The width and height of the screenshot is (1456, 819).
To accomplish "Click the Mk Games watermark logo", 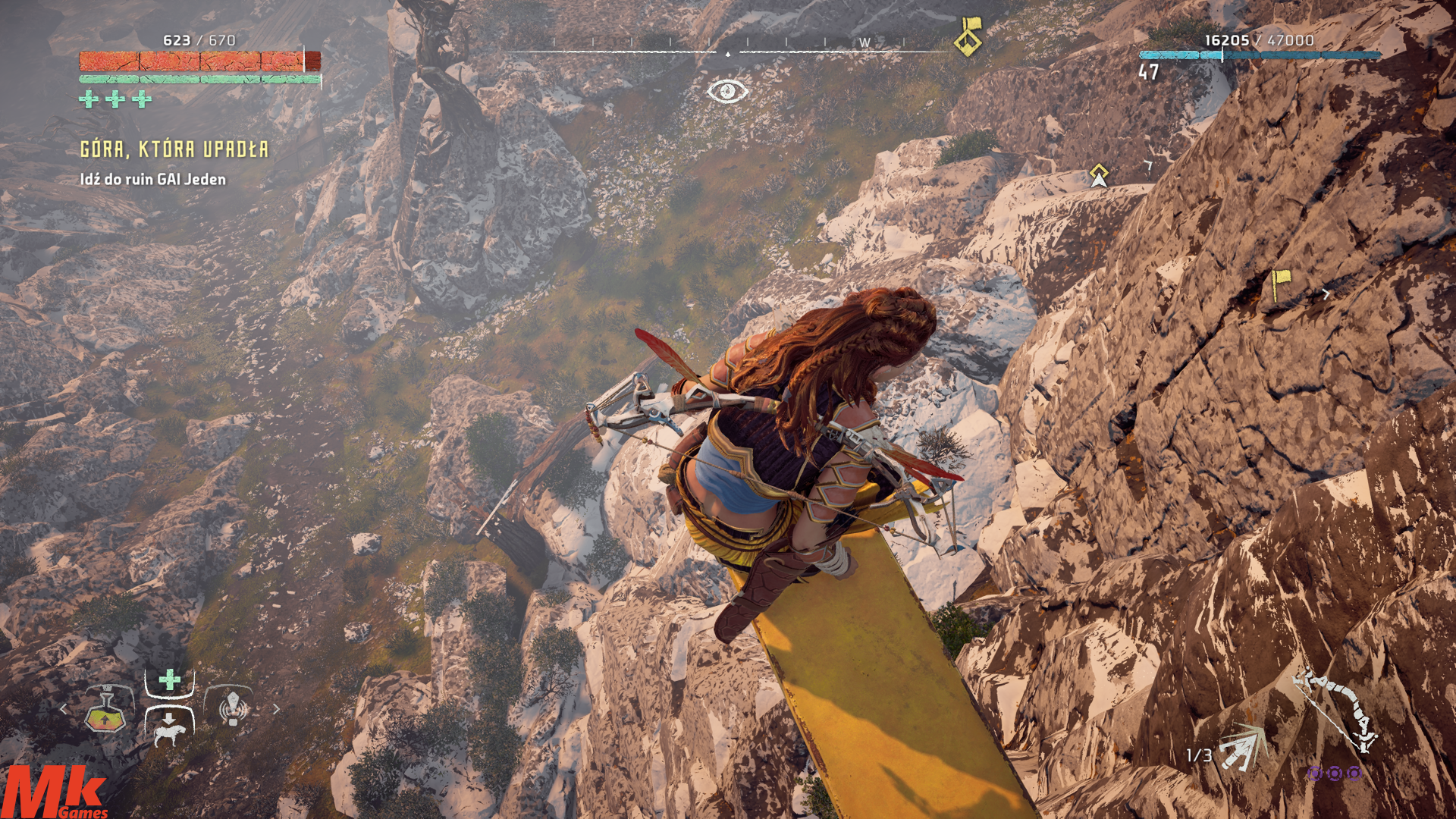I will coord(55,792).
